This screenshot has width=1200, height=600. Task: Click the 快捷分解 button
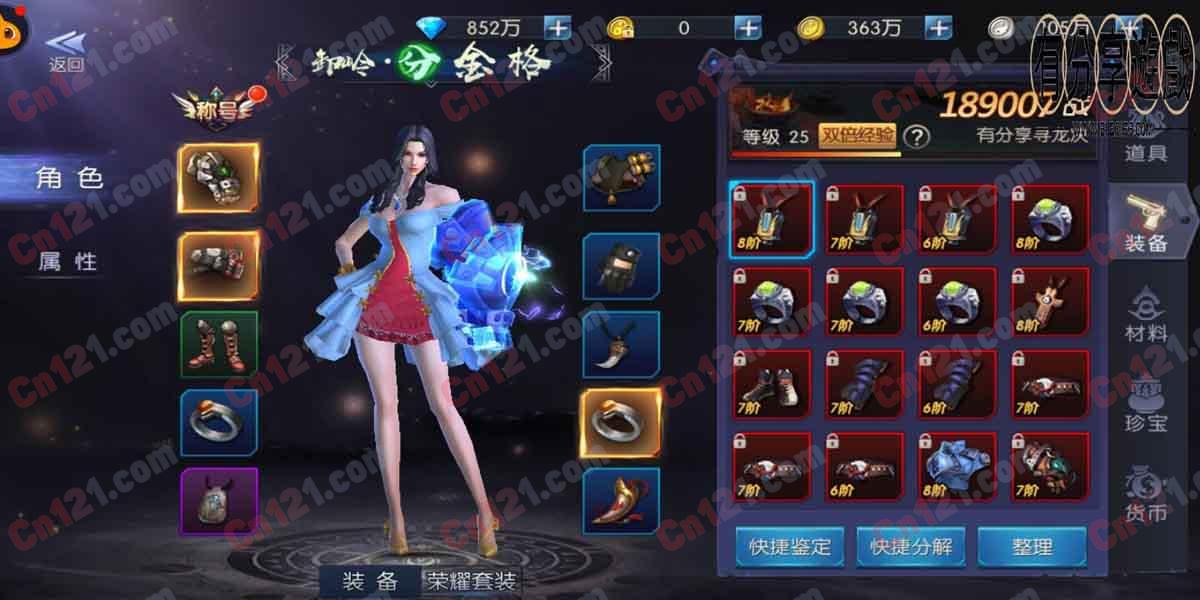click(x=910, y=547)
